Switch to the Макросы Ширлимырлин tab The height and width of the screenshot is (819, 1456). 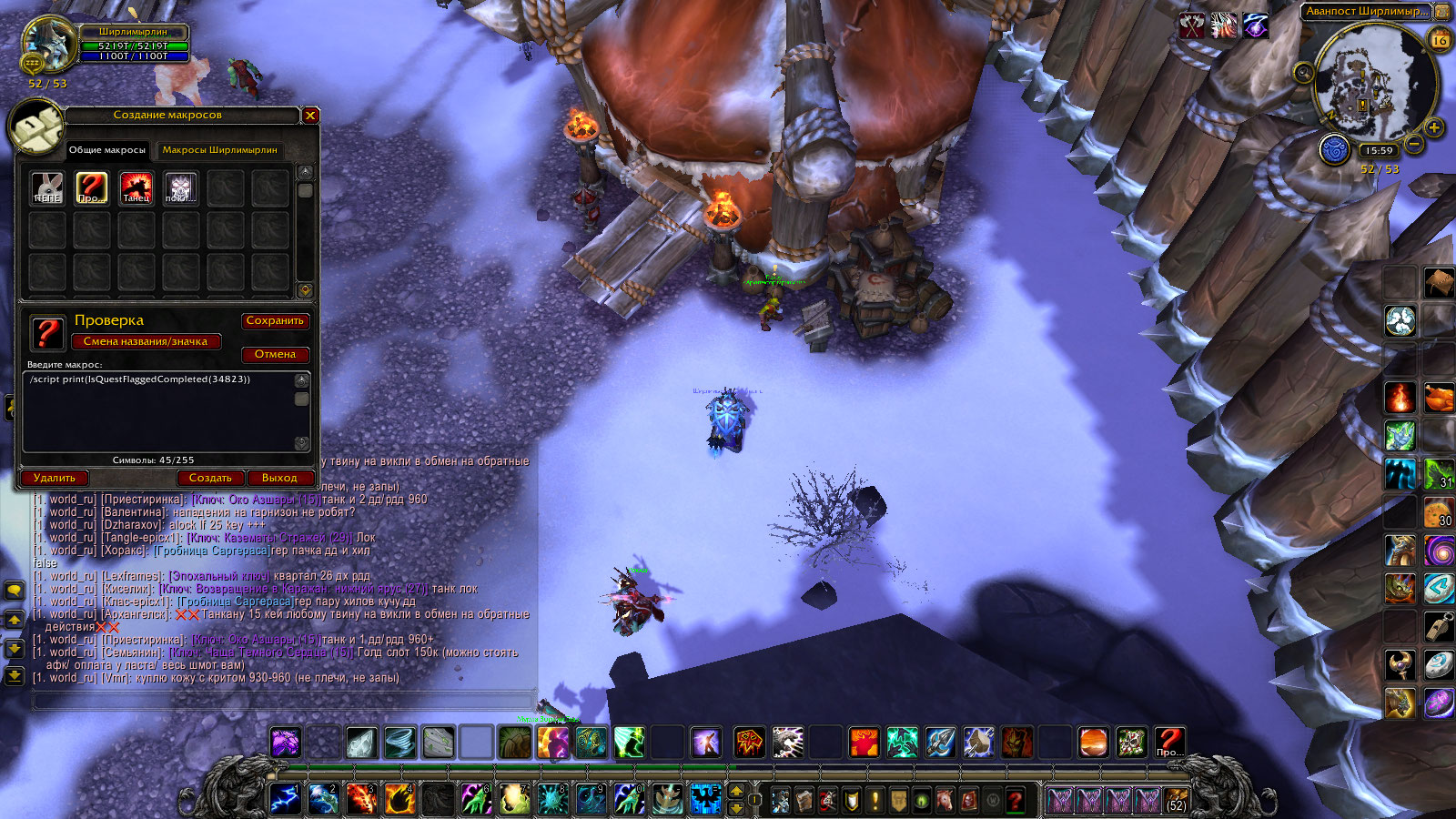[219, 150]
